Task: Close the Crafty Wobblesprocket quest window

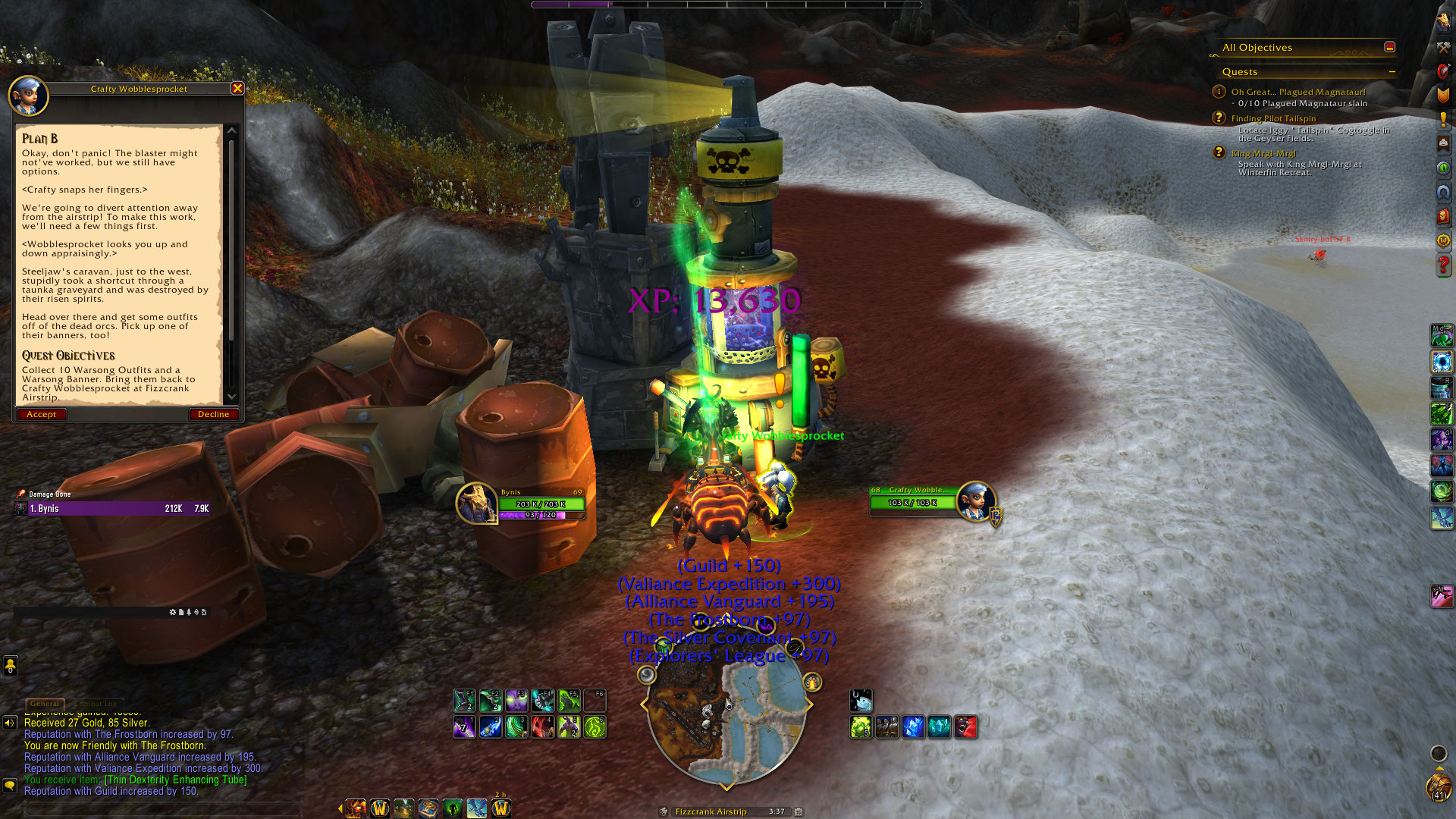Action: click(237, 88)
